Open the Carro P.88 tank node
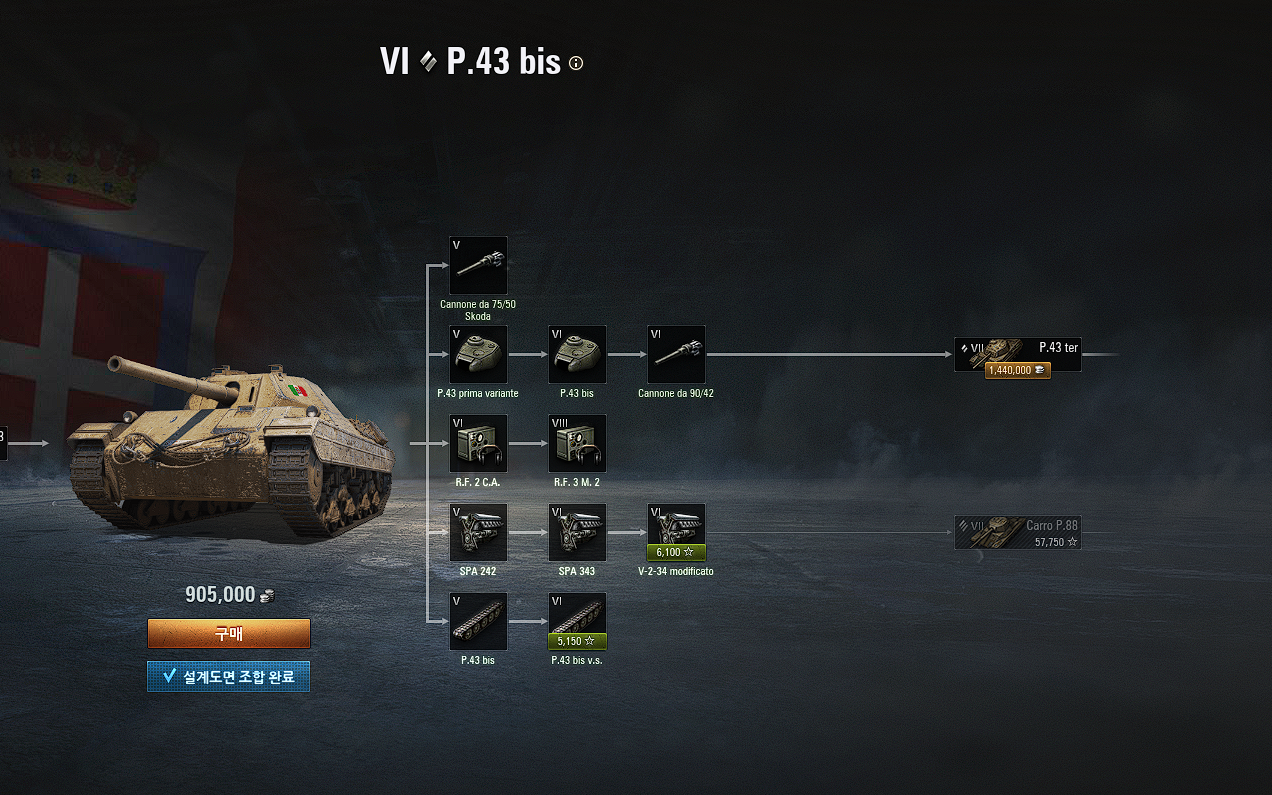The image size is (1272, 795). 1017,533
